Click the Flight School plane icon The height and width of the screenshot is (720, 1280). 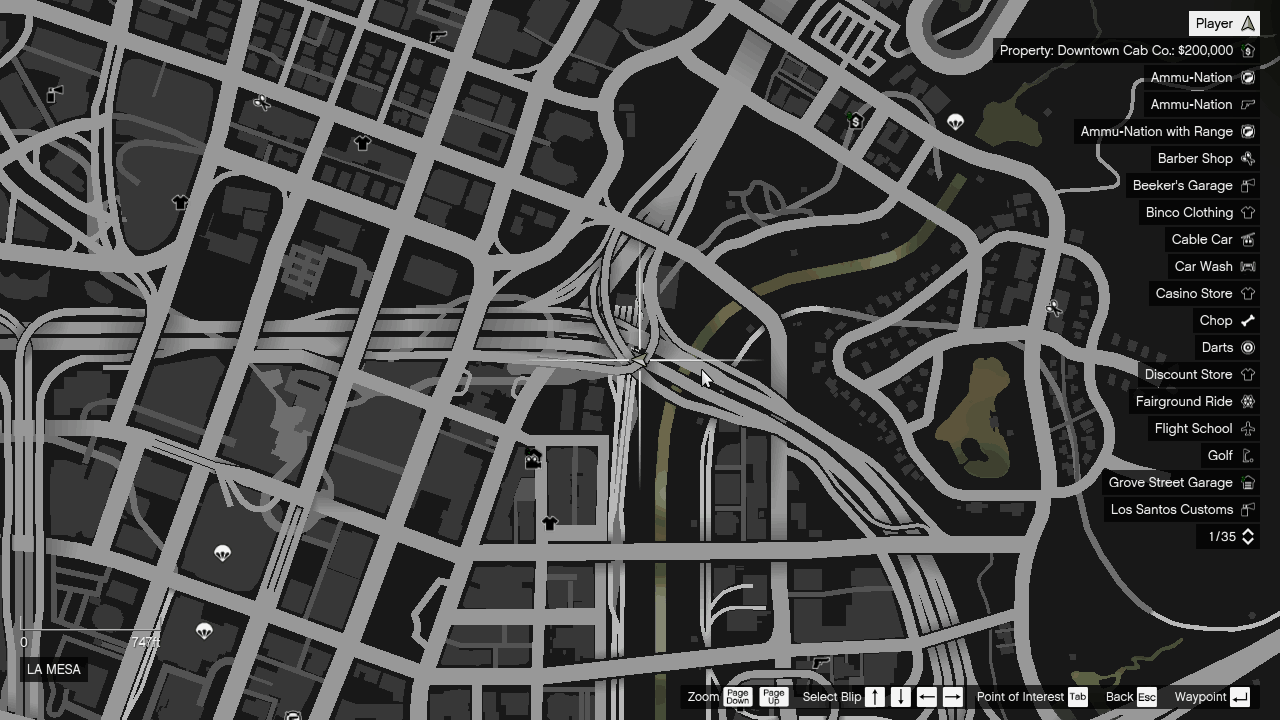(1248, 428)
